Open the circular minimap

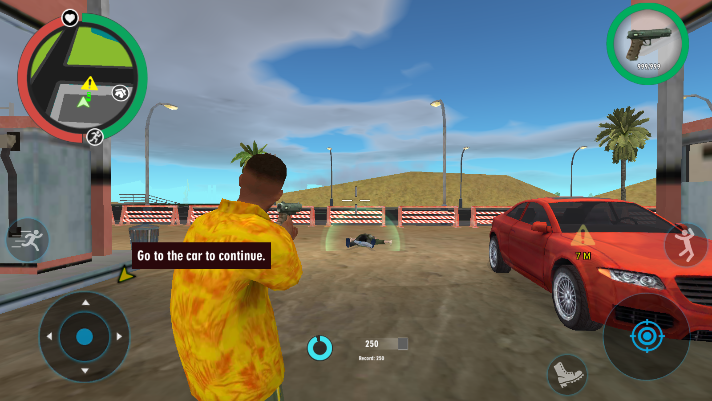click(82, 78)
